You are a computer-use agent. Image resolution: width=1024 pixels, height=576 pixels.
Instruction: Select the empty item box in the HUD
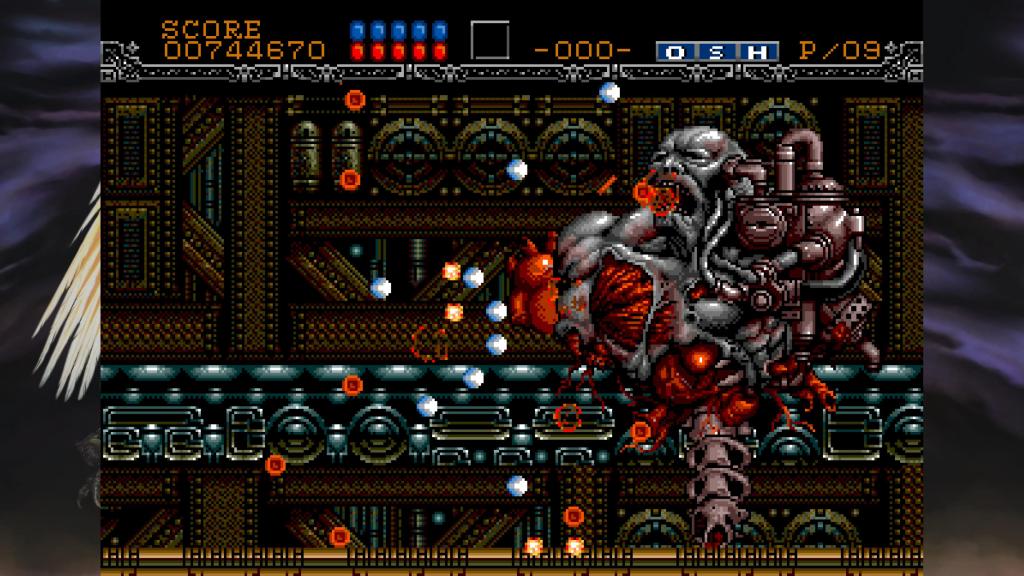490,41
